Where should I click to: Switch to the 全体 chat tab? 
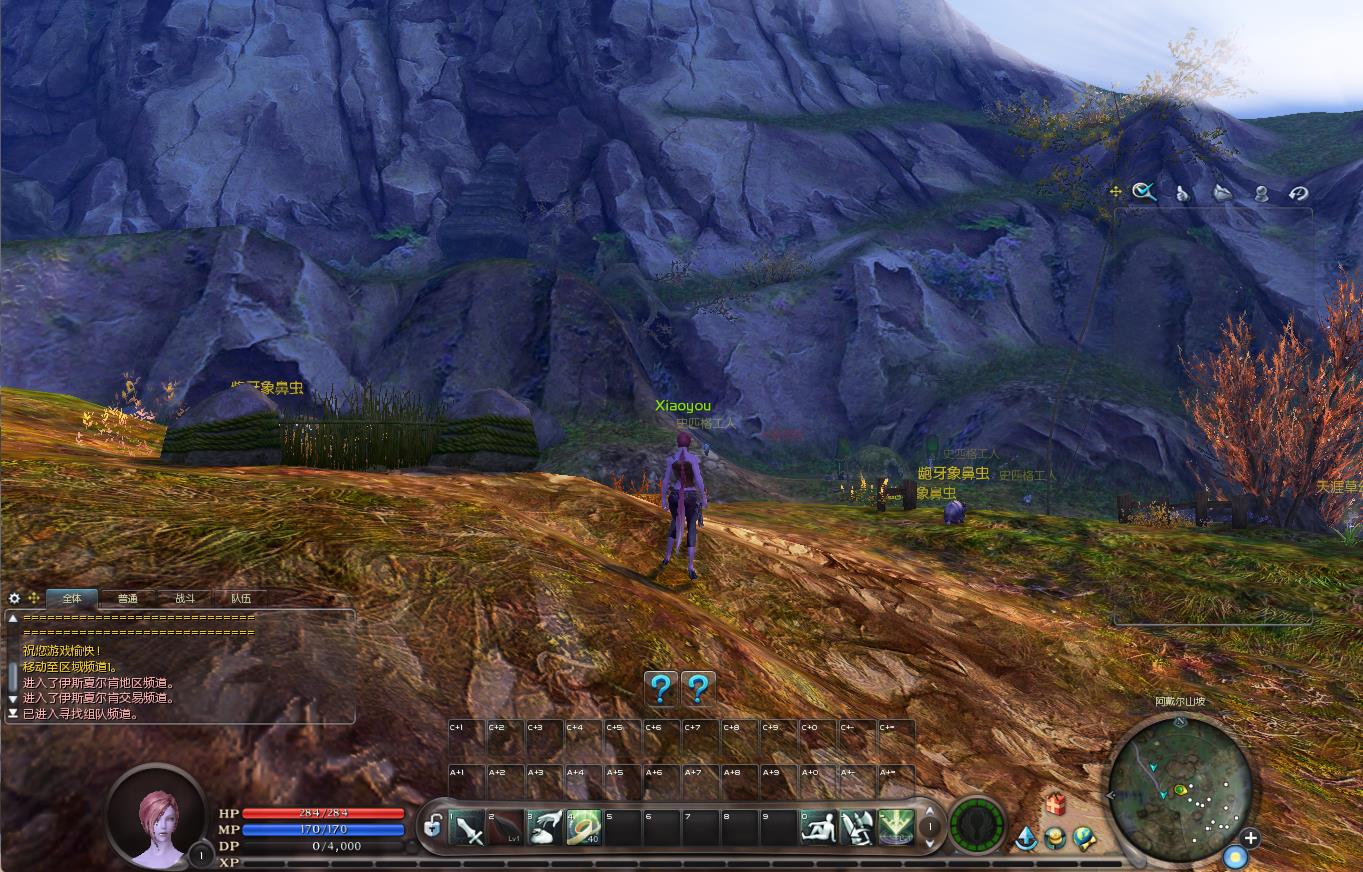coord(72,598)
